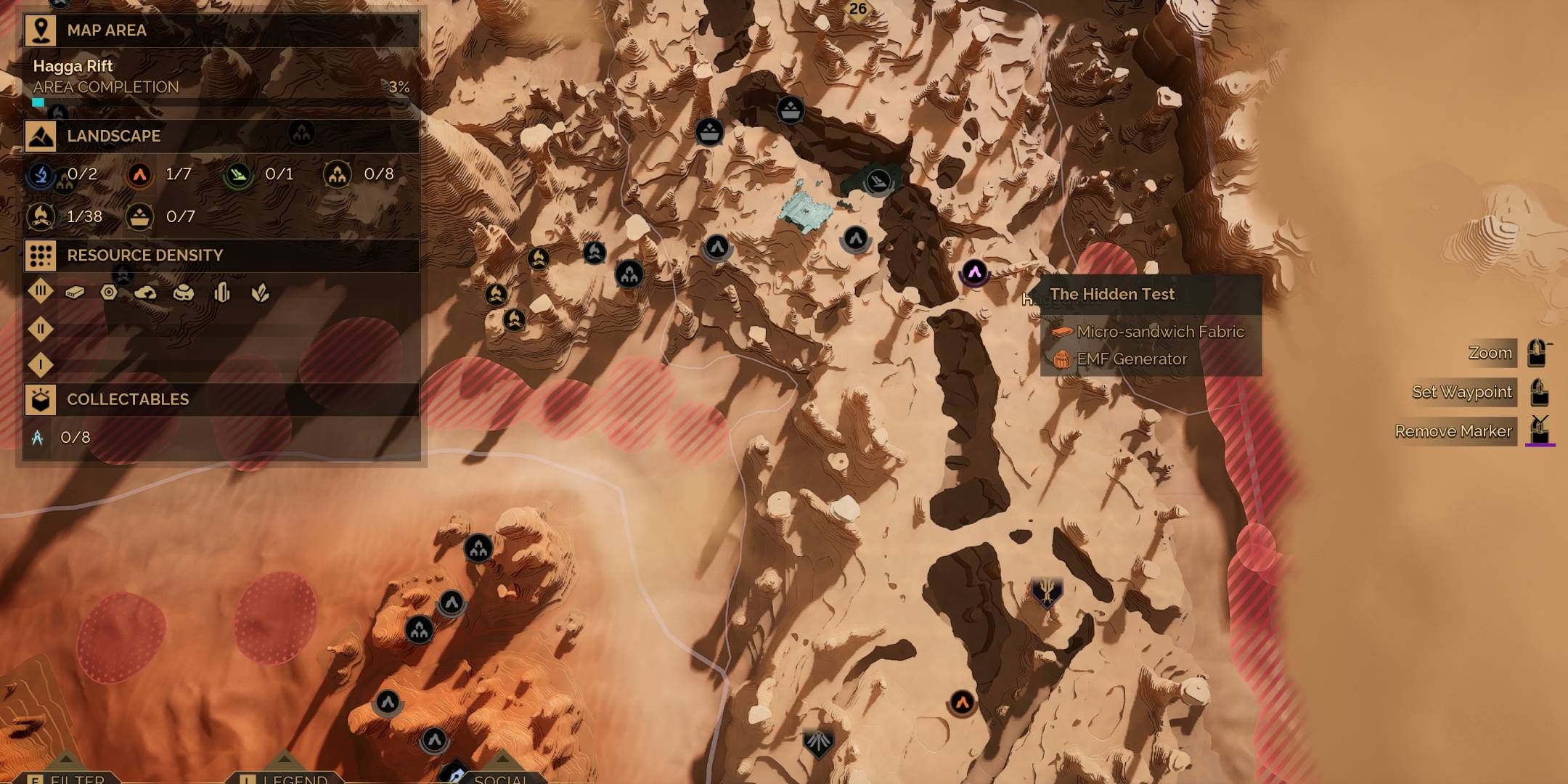
Task: Click the plant fiber leaf resource icon
Action: (x=261, y=293)
